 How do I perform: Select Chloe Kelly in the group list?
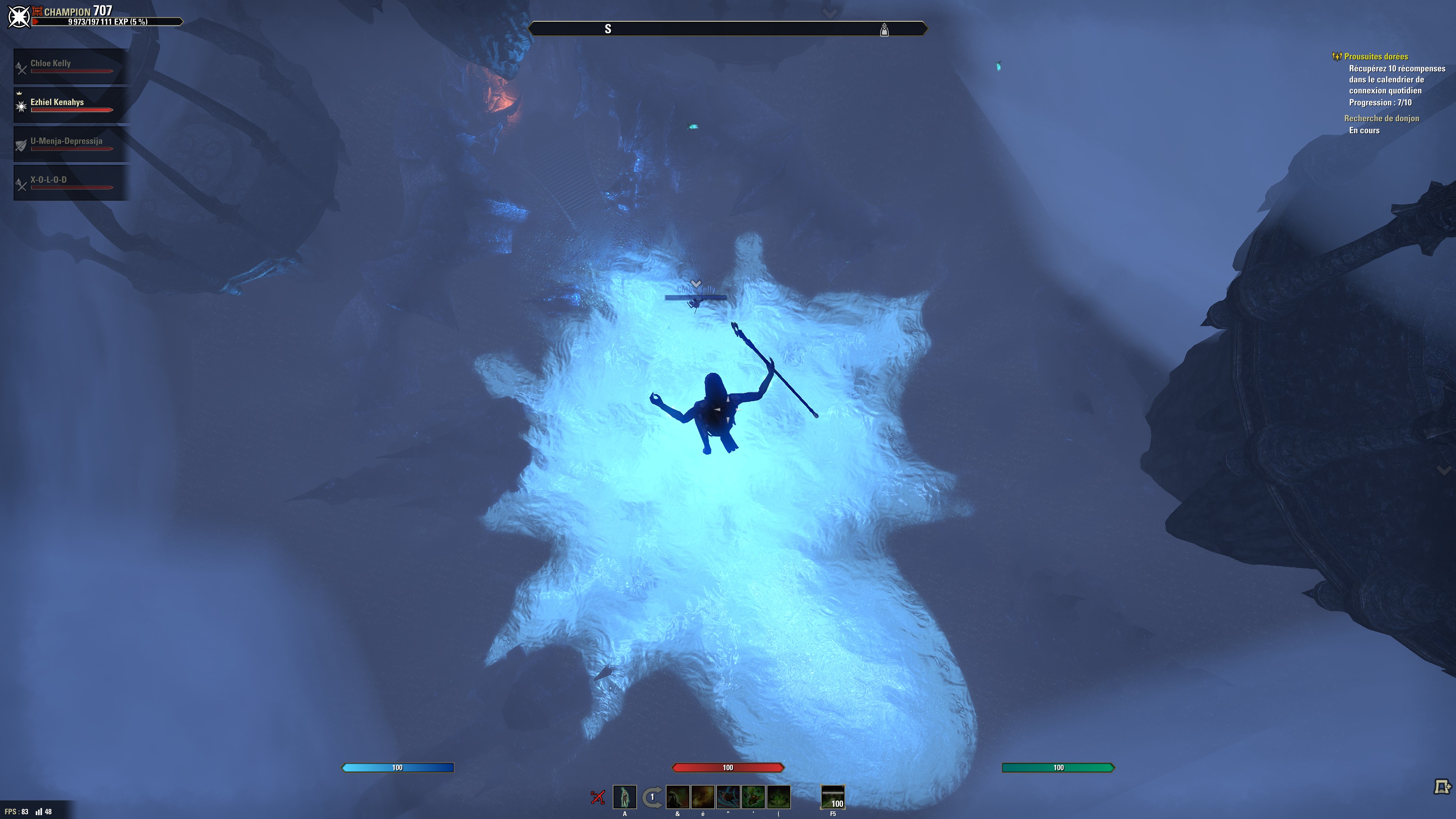pyautogui.click(x=71, y=66)
